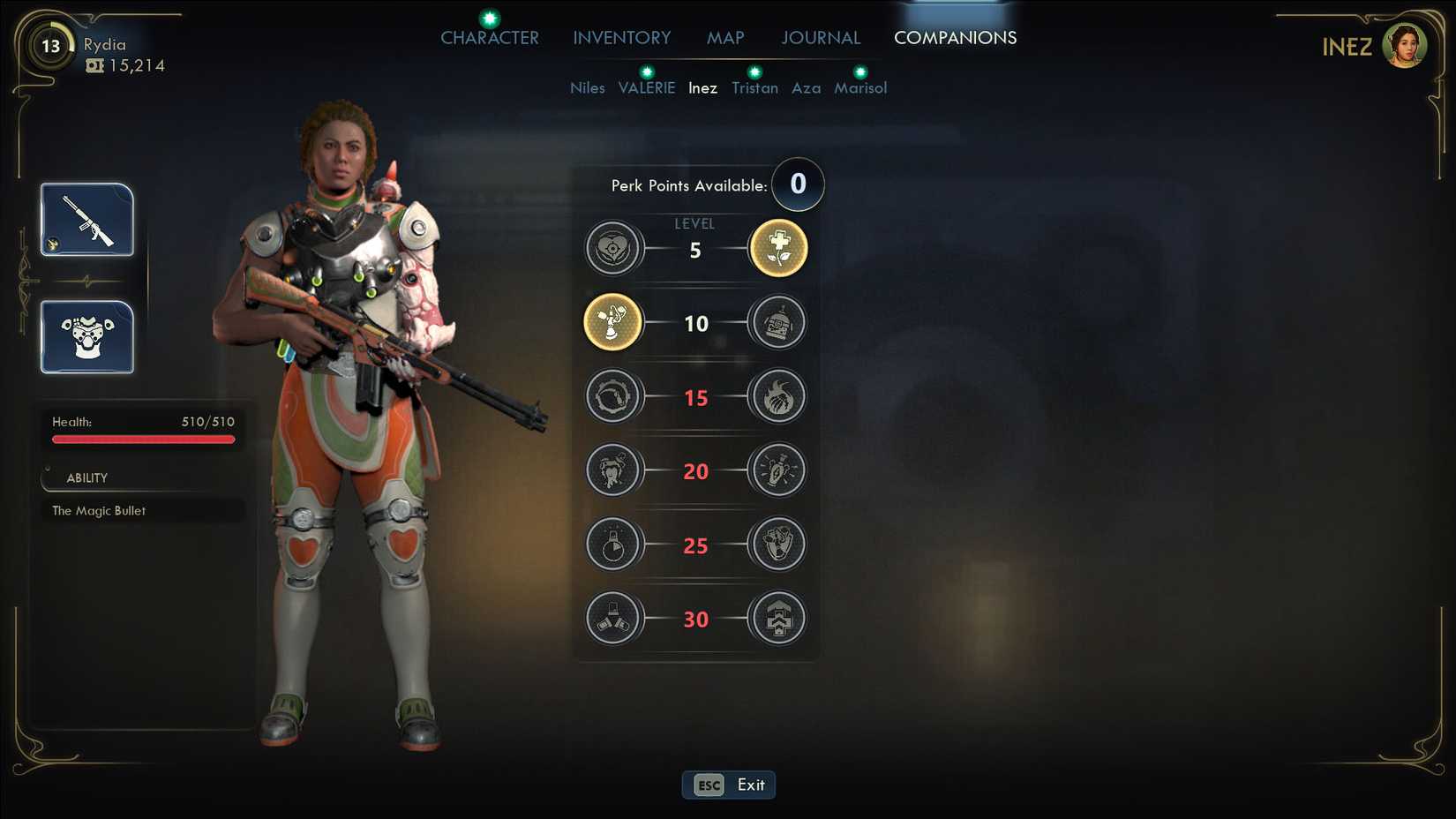1456x819 pixels.
Task: Go to the Map tab
Action: [x=725, y=38]
